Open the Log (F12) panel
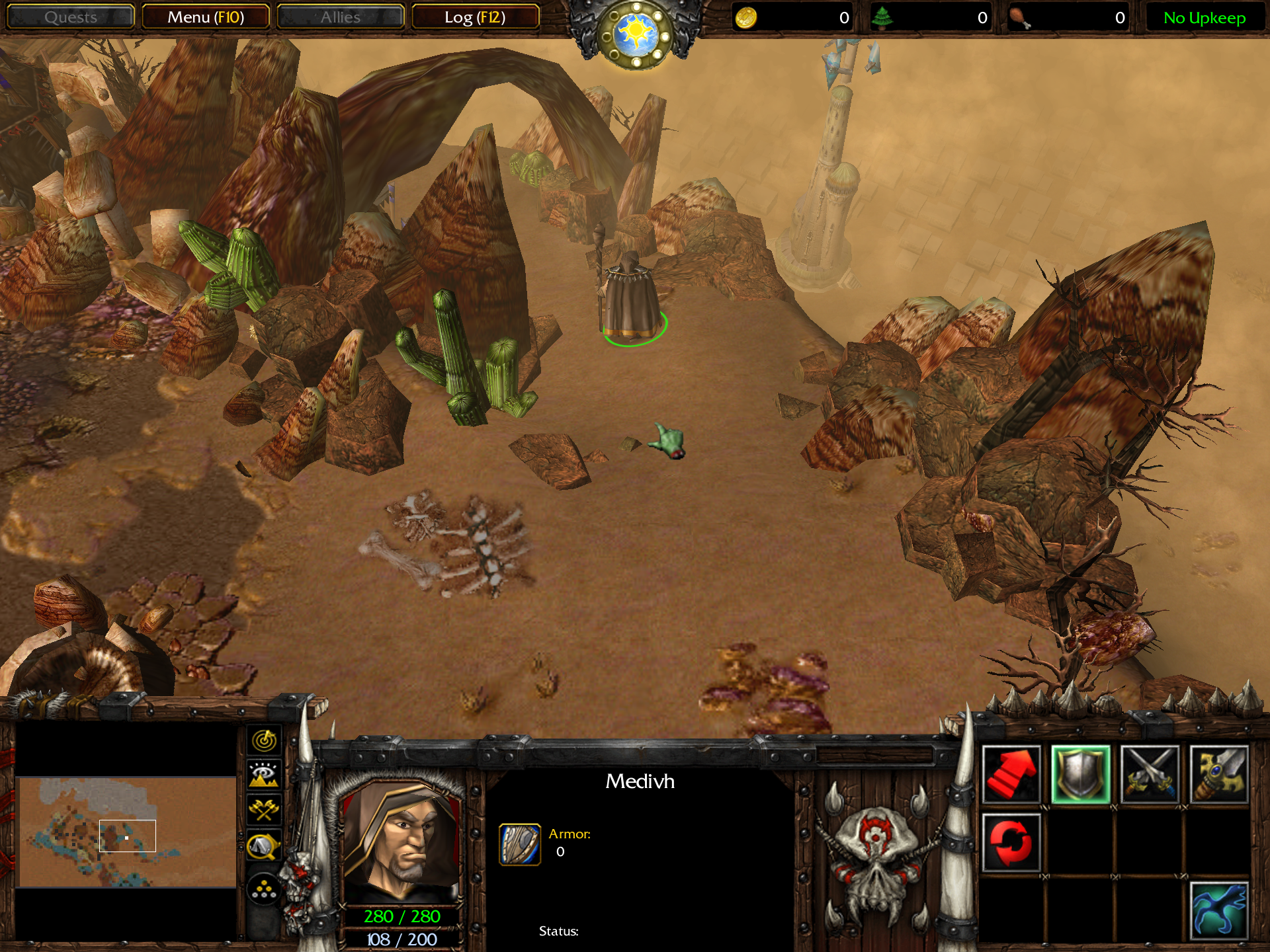1270x952 pixels. 475,17
